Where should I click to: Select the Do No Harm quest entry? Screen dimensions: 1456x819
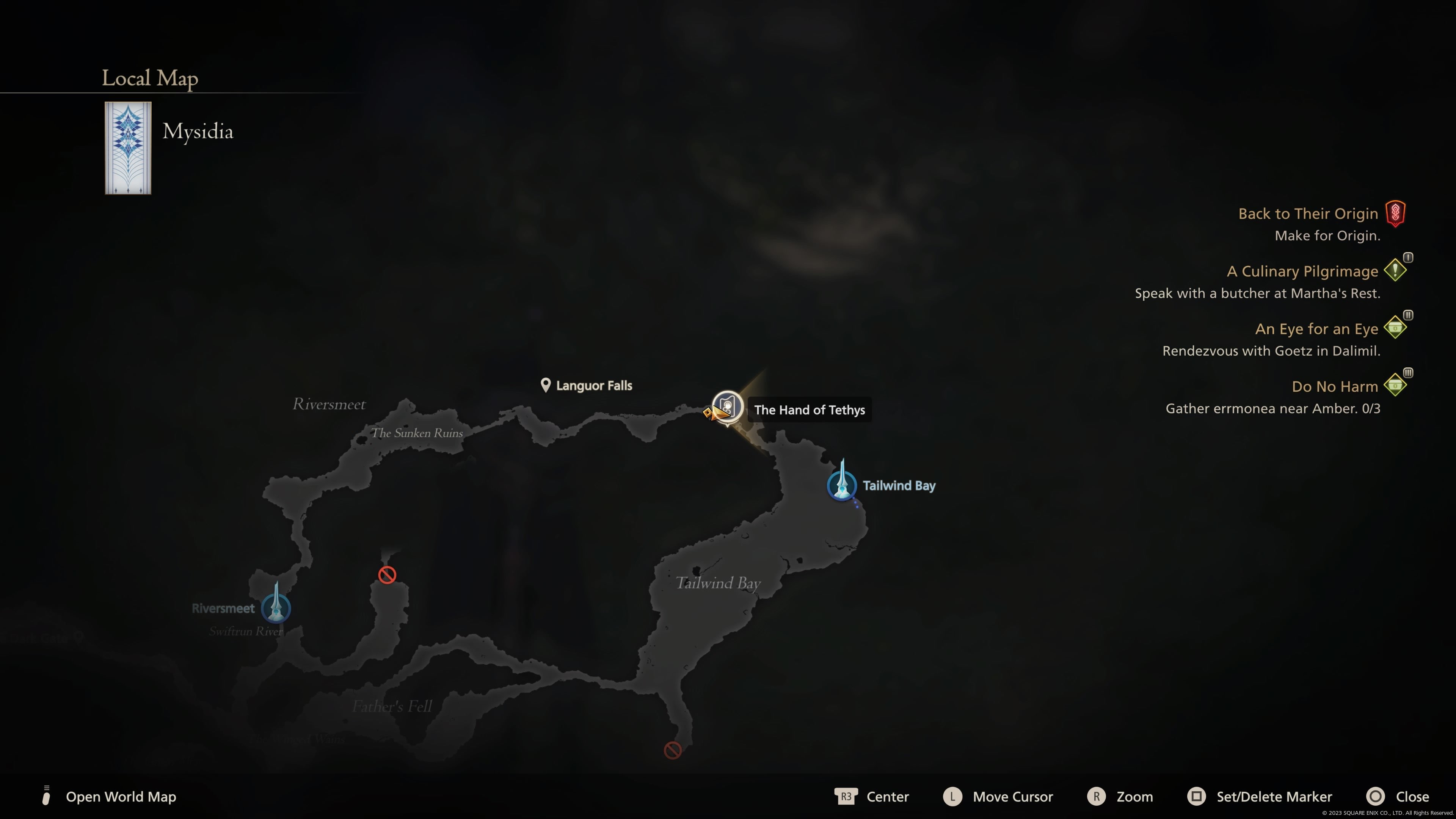click(x=1335, y=387)
